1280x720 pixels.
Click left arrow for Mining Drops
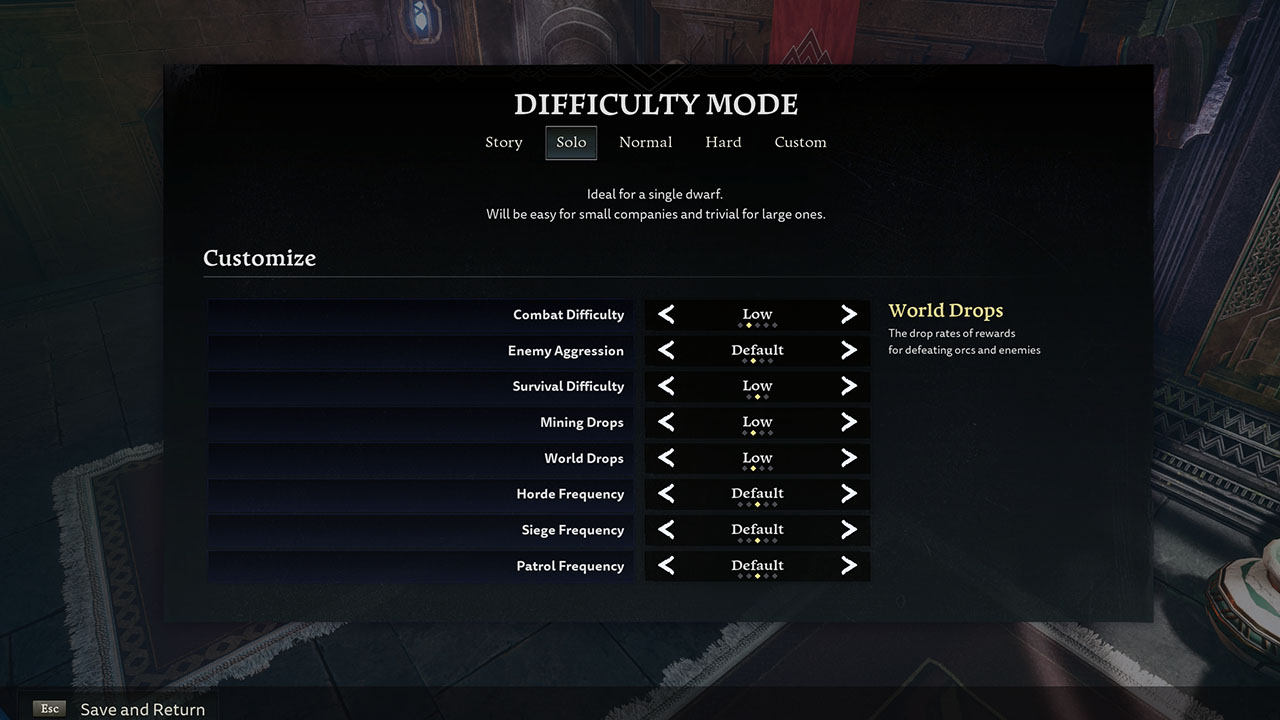[666, 423]
